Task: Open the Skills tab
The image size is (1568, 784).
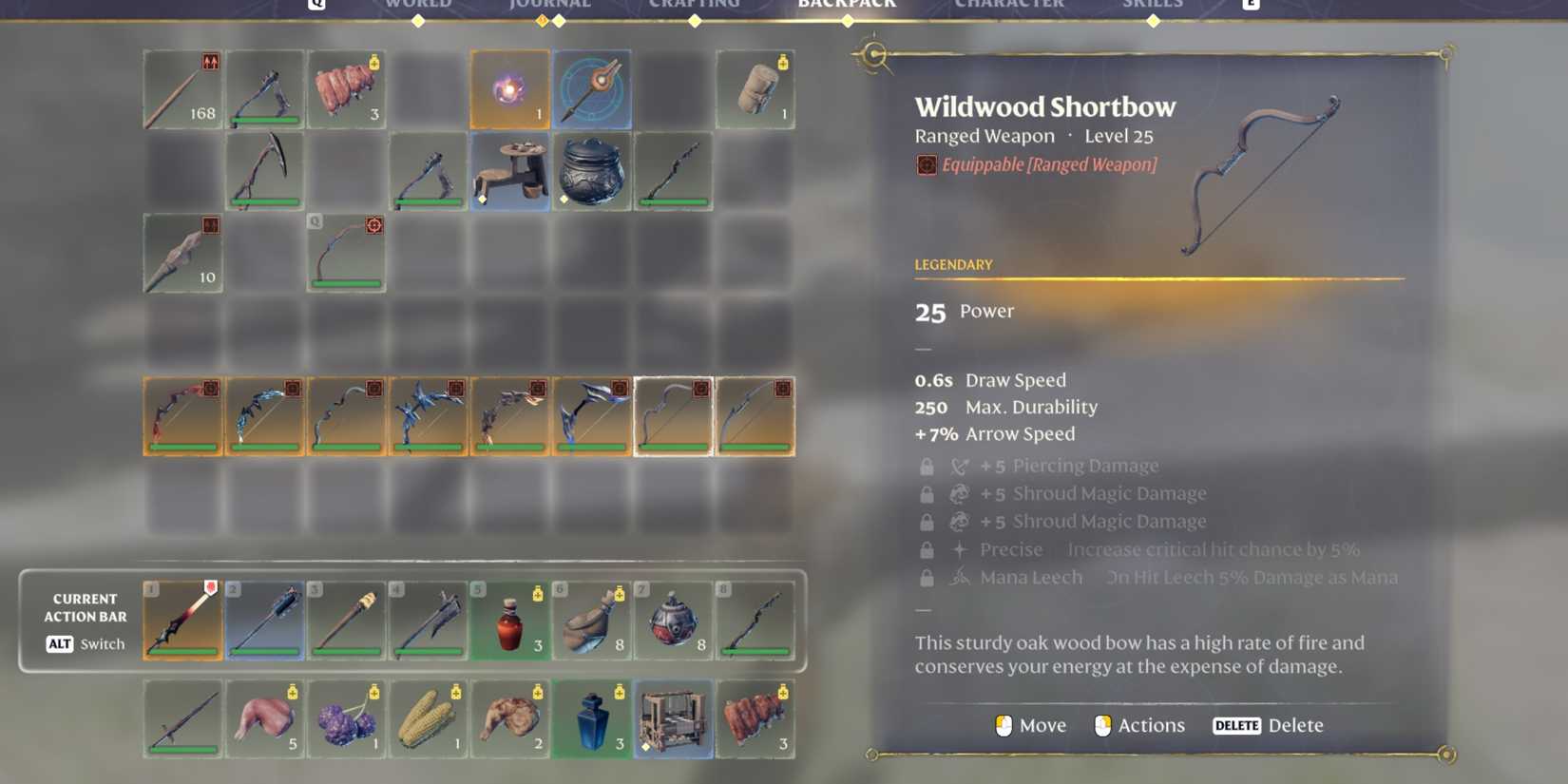Action: [x=1153, y=6]
